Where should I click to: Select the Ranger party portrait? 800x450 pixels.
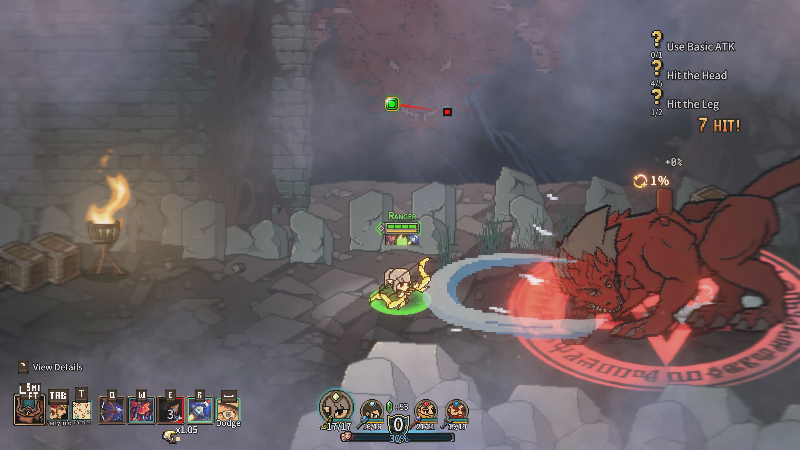(x=336, y=407)
